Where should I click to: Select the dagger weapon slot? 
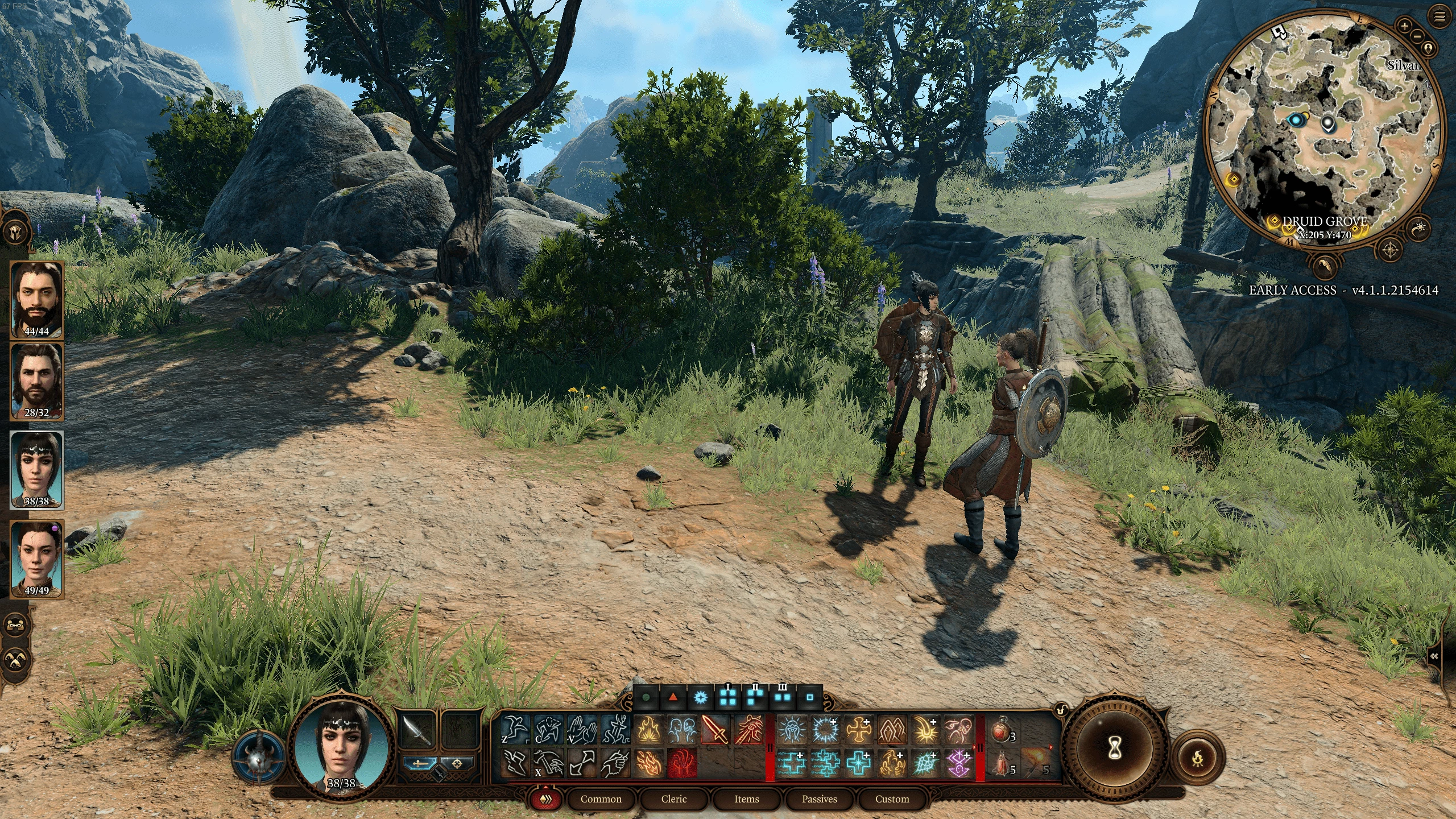click(417, 731)
